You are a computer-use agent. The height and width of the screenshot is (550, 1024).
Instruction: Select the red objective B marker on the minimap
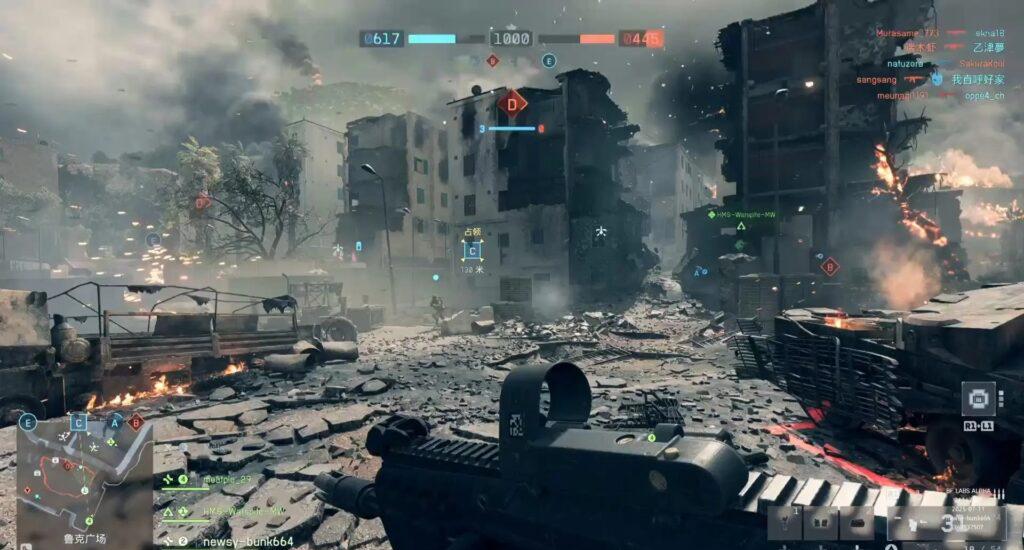136,422
